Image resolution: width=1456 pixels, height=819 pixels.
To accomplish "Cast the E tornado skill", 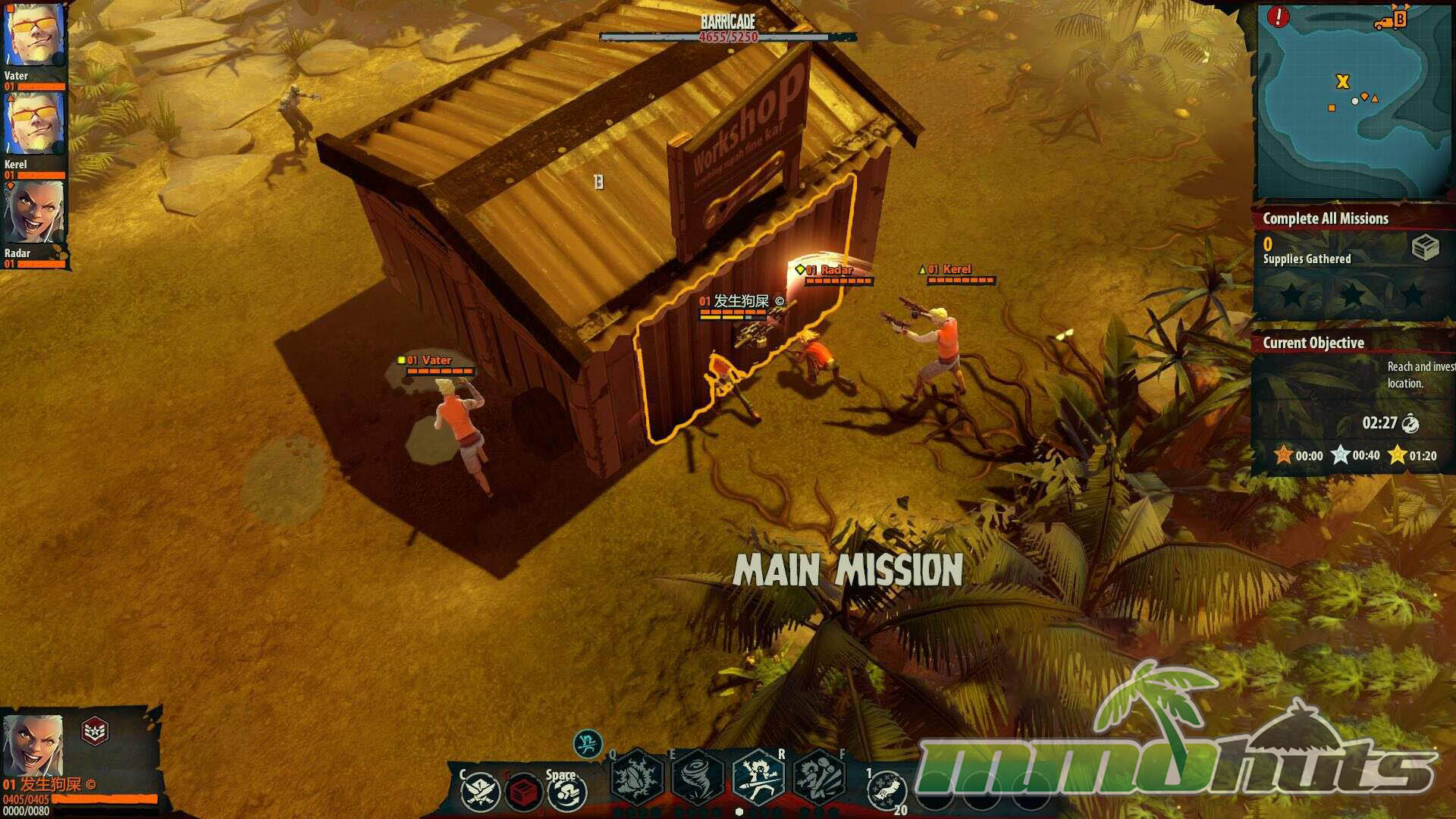I will point(697,777).
